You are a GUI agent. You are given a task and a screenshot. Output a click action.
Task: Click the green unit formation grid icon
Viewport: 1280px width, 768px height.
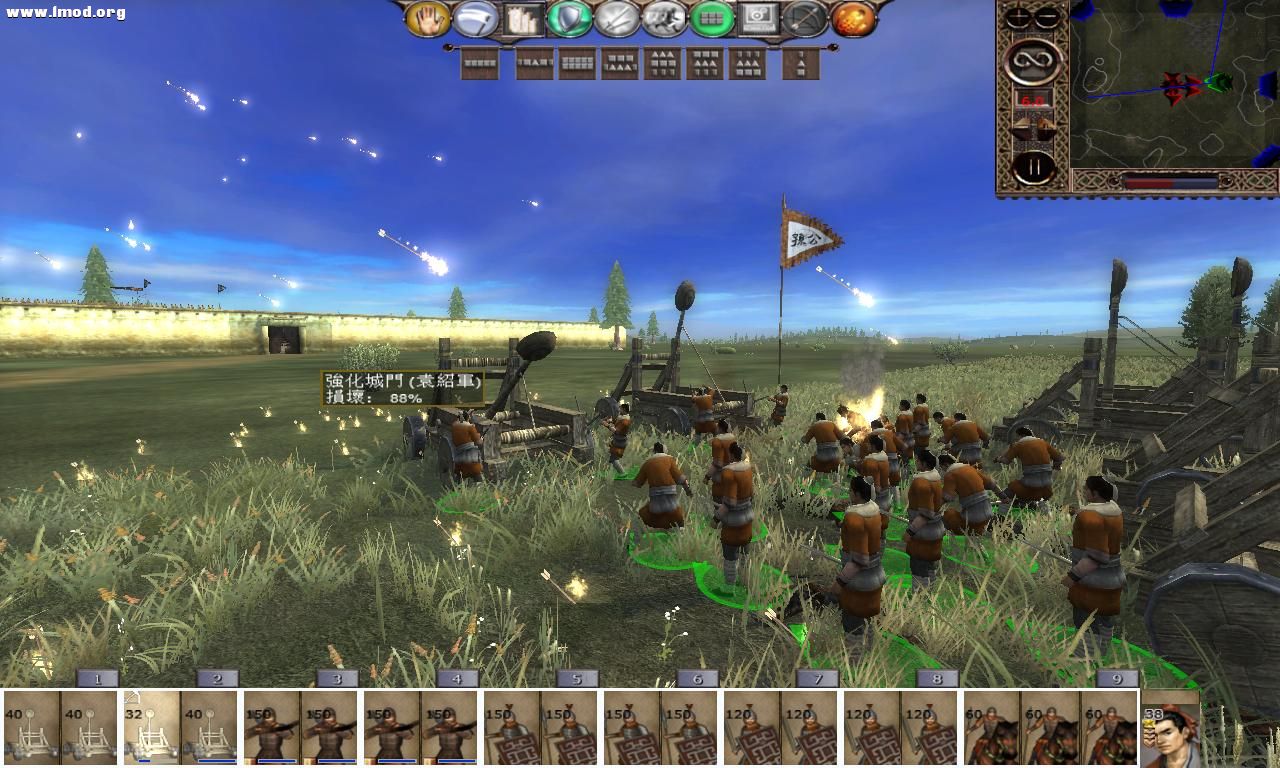click(714, 18)
